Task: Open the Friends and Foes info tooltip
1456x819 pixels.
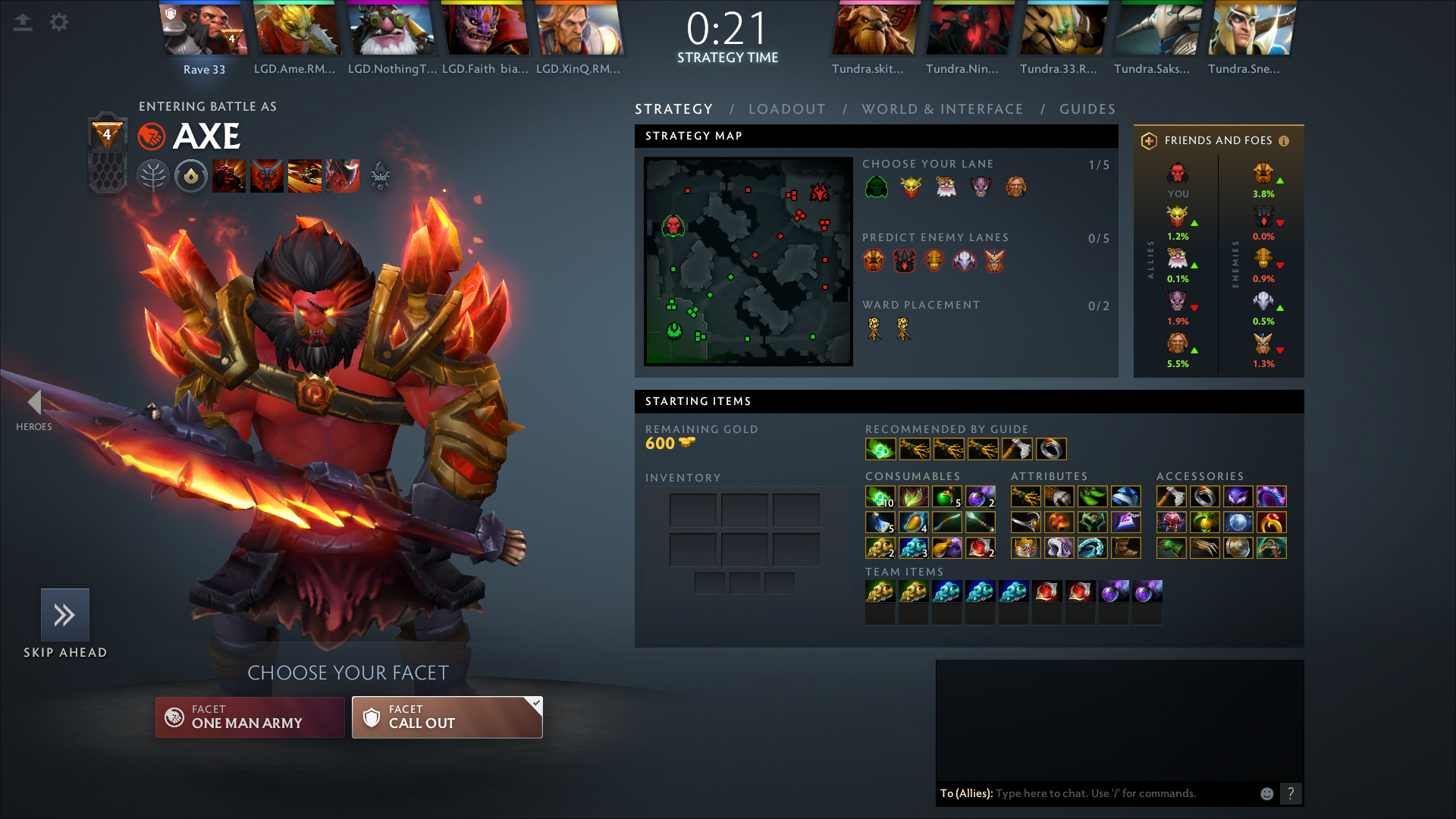Action: pyautogui.click(x=1284, y=140)
